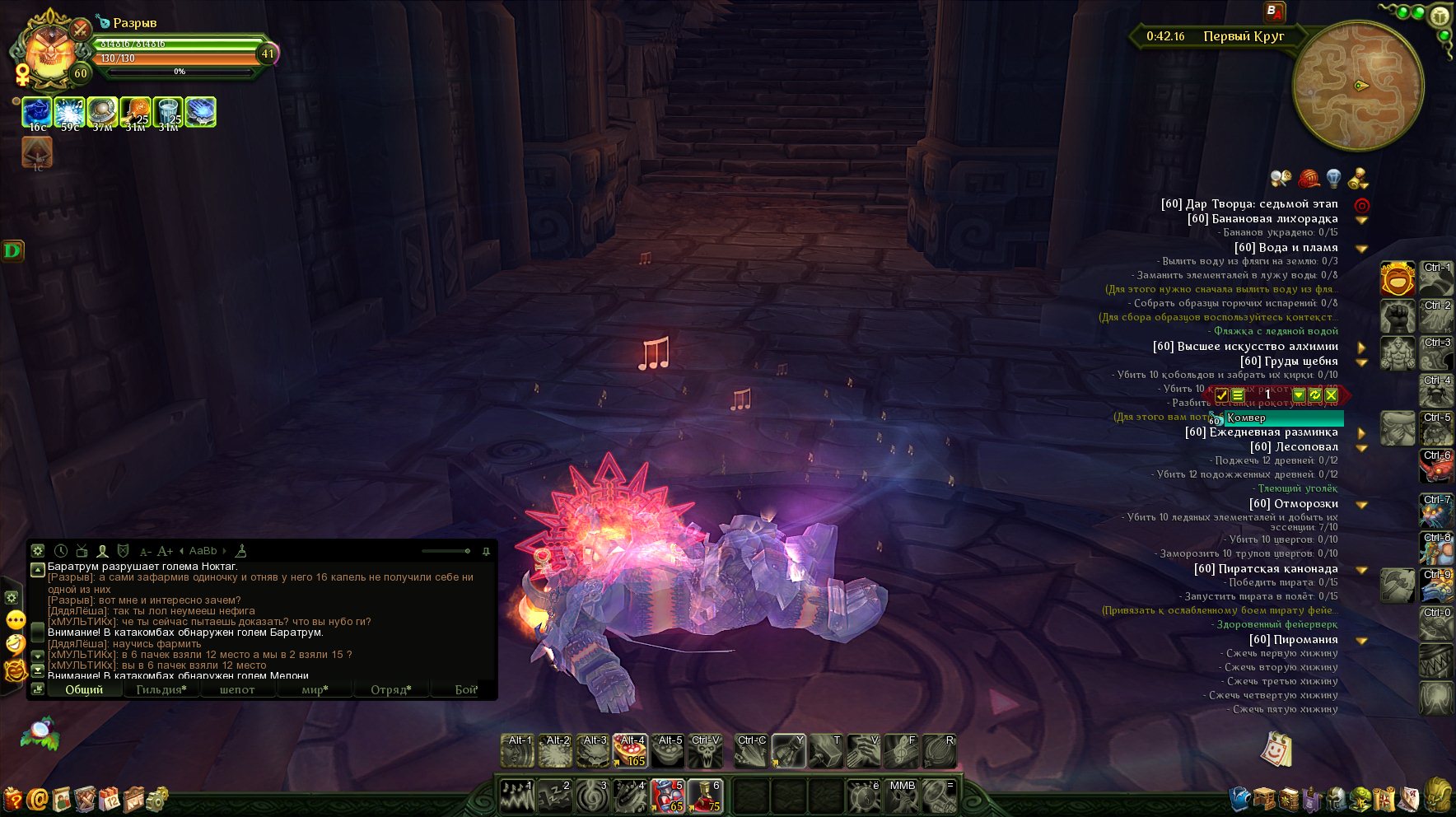Open the light bulb hint icon

1333,178
